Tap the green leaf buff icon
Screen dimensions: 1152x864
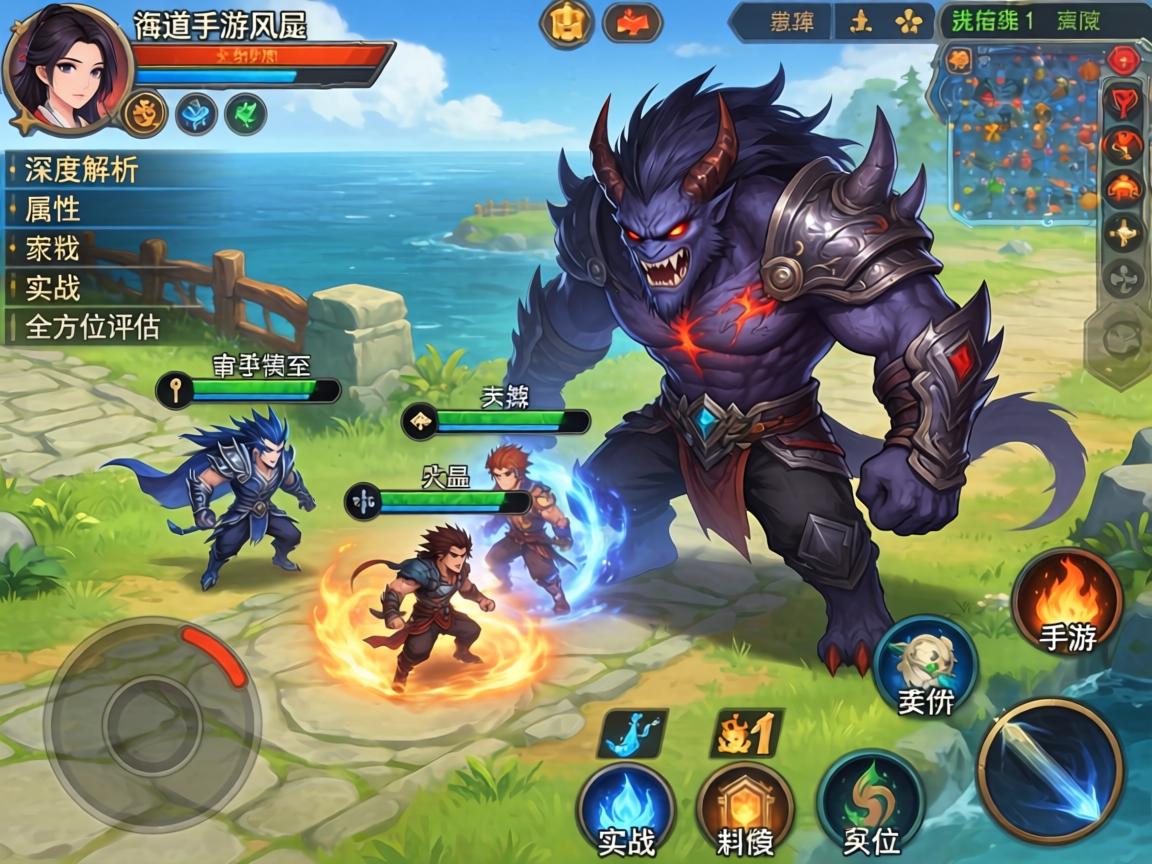point(246,113)
